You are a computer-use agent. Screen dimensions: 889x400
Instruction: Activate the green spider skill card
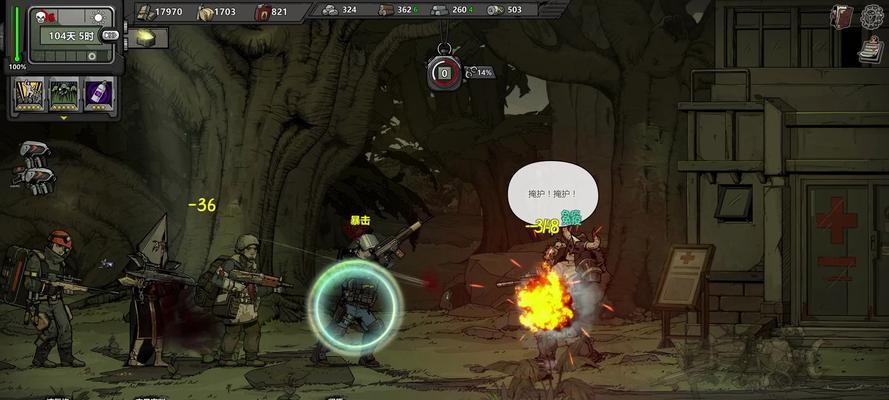coord(64,96)
